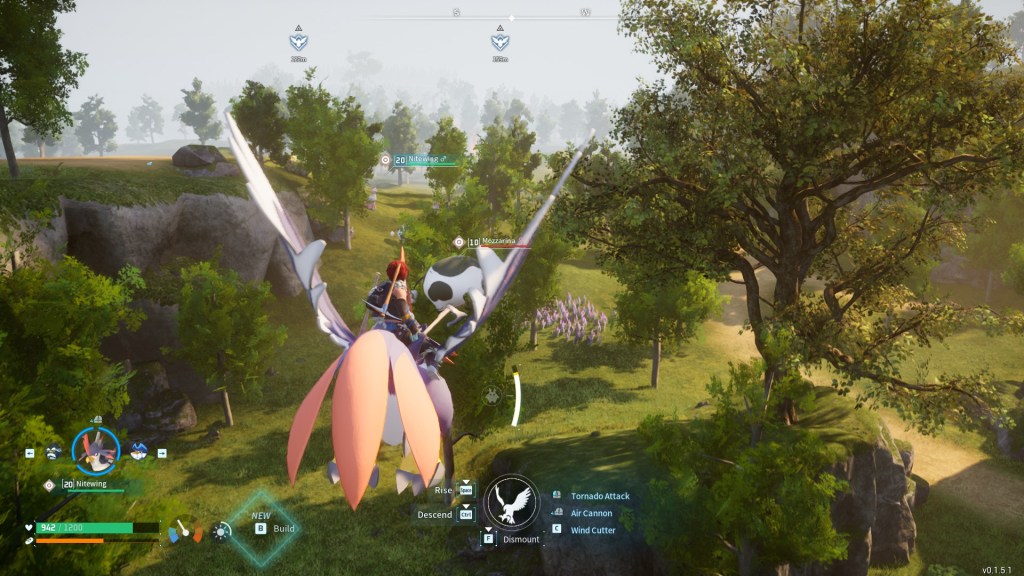Activate the Wind Cutter skill

592,530
